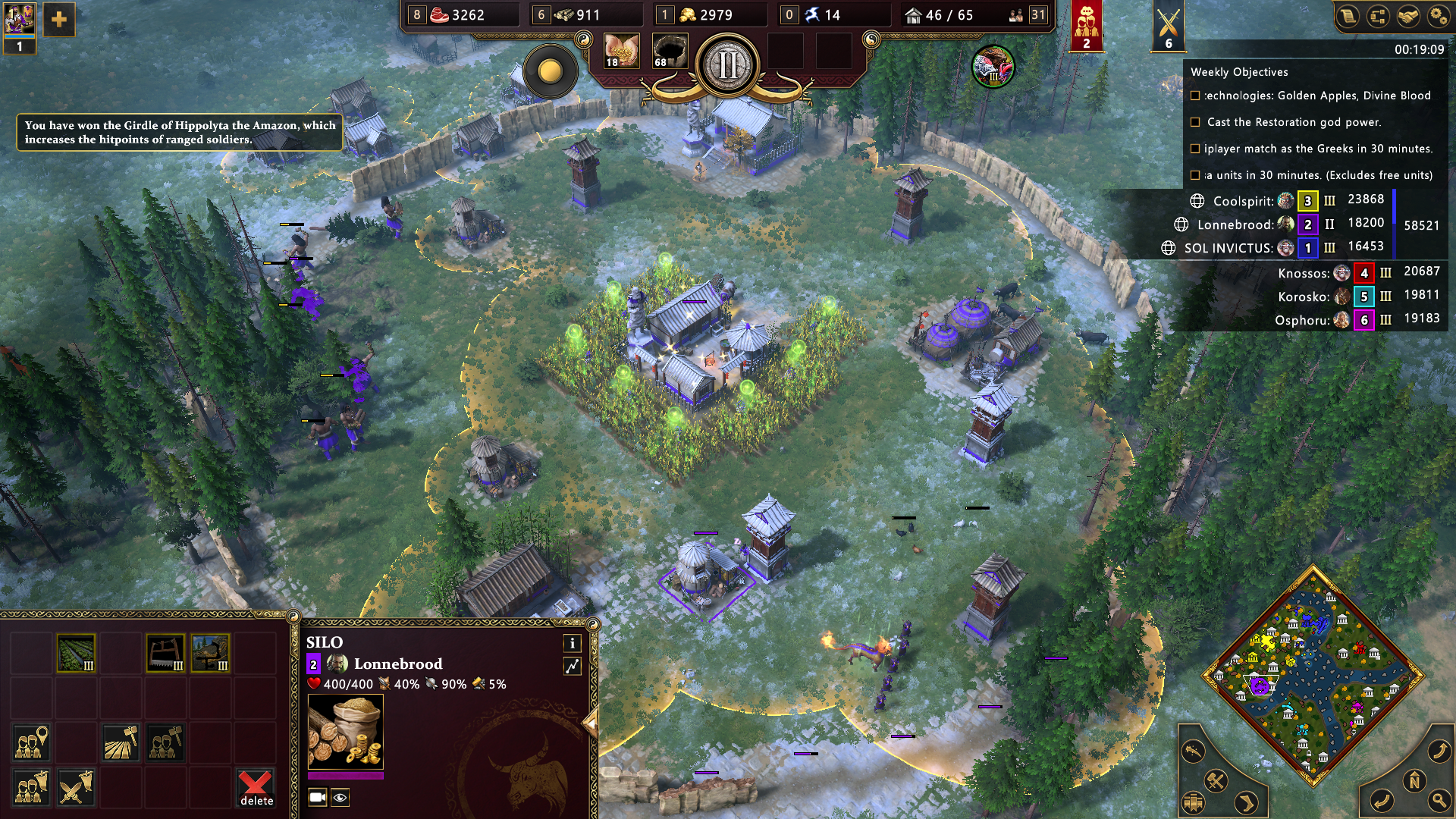Research the gold mine upgrade
Viewport: 1456px width, 819px height.
point(210,653)
